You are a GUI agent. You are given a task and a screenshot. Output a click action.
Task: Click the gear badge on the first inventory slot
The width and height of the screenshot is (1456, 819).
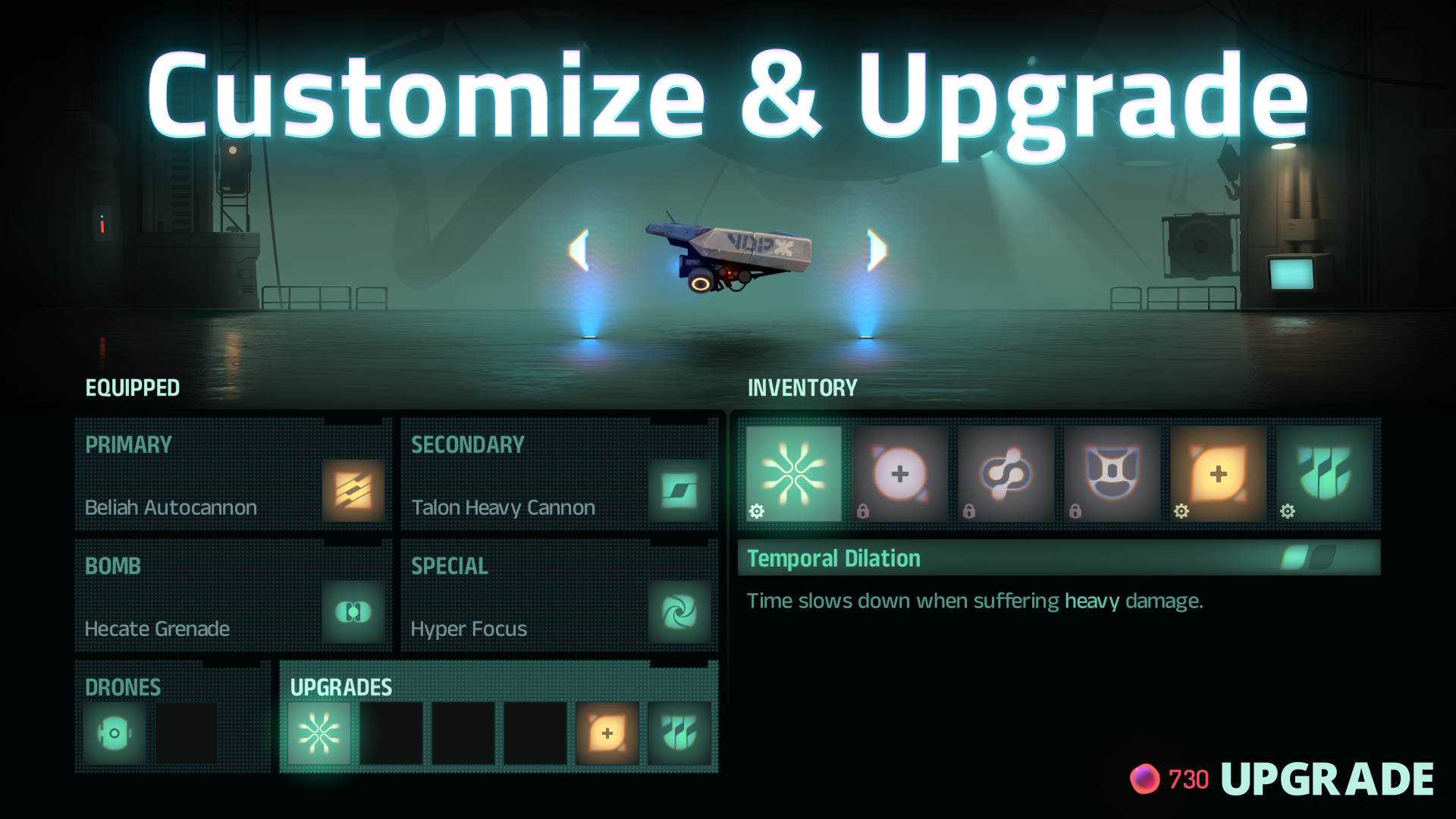(x=756, y=513)
